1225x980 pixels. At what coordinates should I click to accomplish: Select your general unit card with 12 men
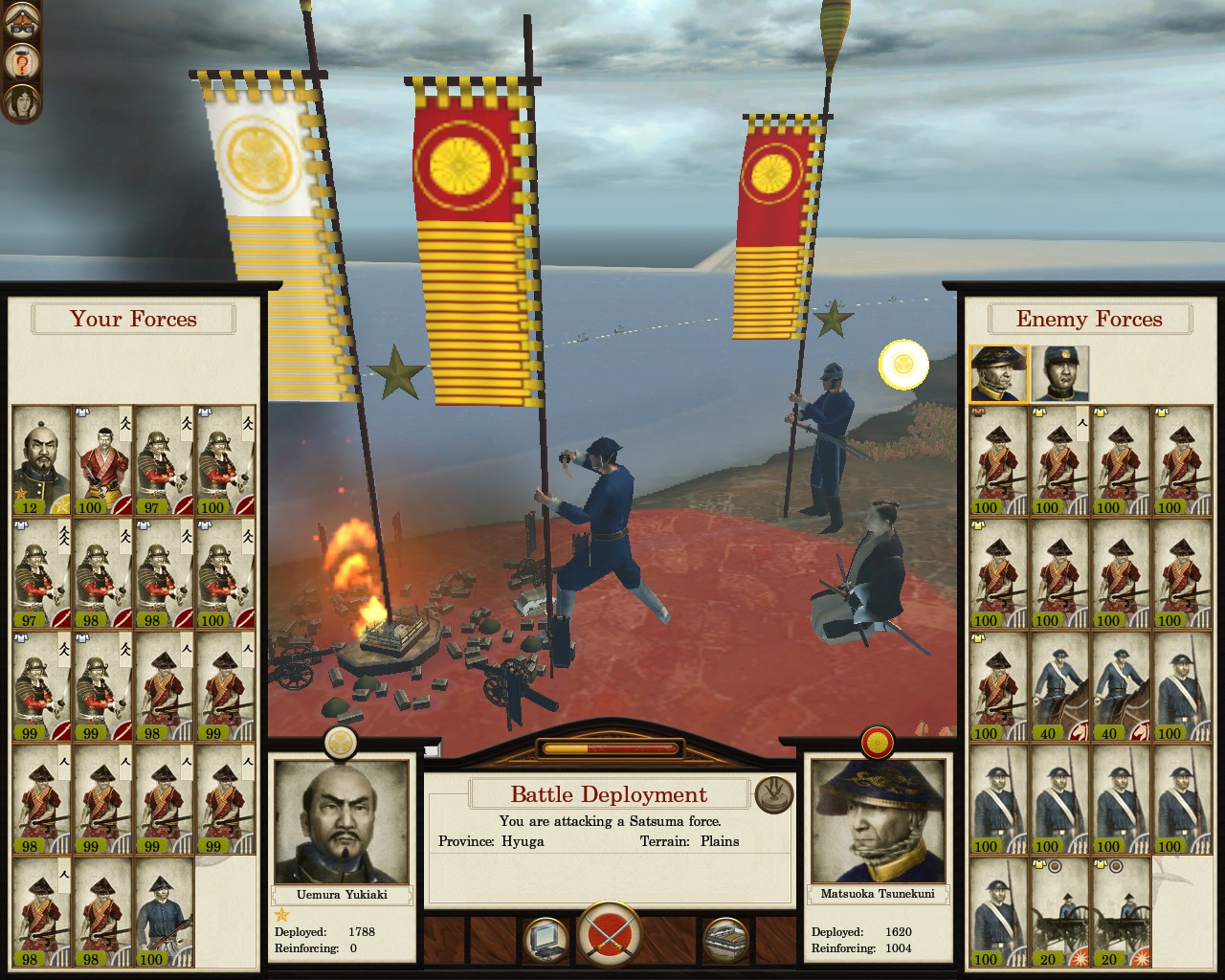pos(41,461)
